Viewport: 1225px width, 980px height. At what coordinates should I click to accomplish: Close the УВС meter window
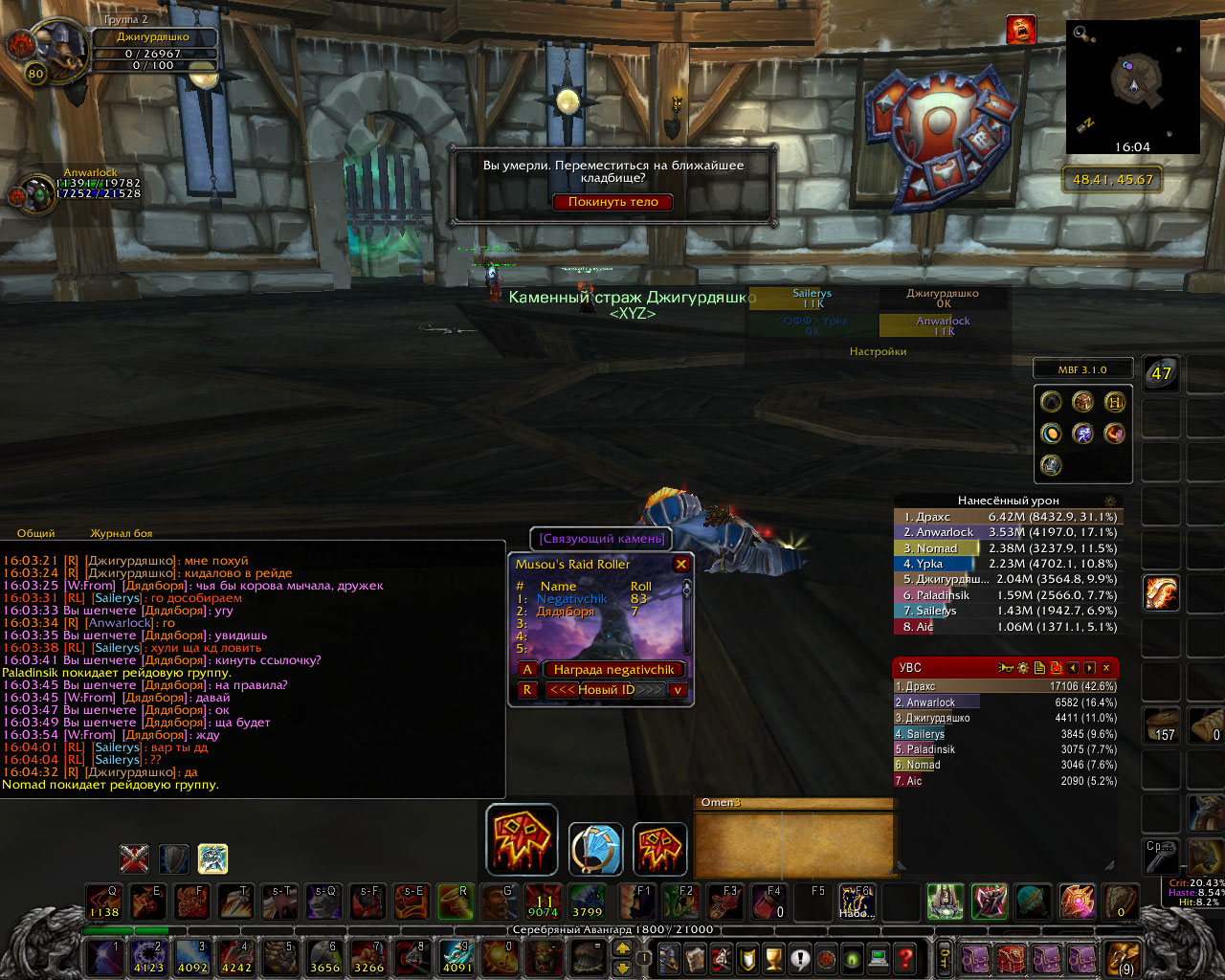click(1106, 668)
